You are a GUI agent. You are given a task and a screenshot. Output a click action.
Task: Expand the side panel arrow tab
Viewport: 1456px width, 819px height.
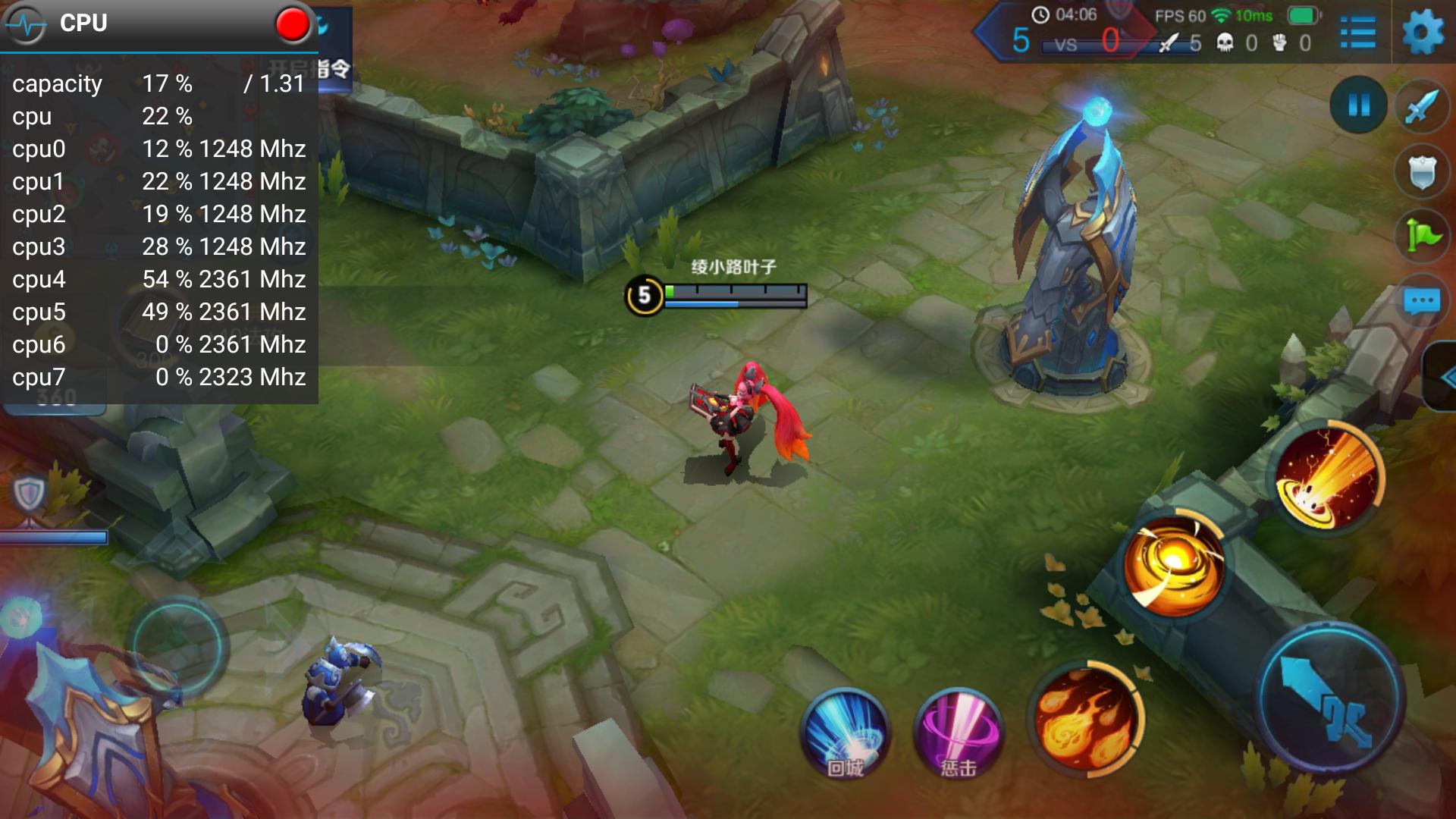[1443, 377]
